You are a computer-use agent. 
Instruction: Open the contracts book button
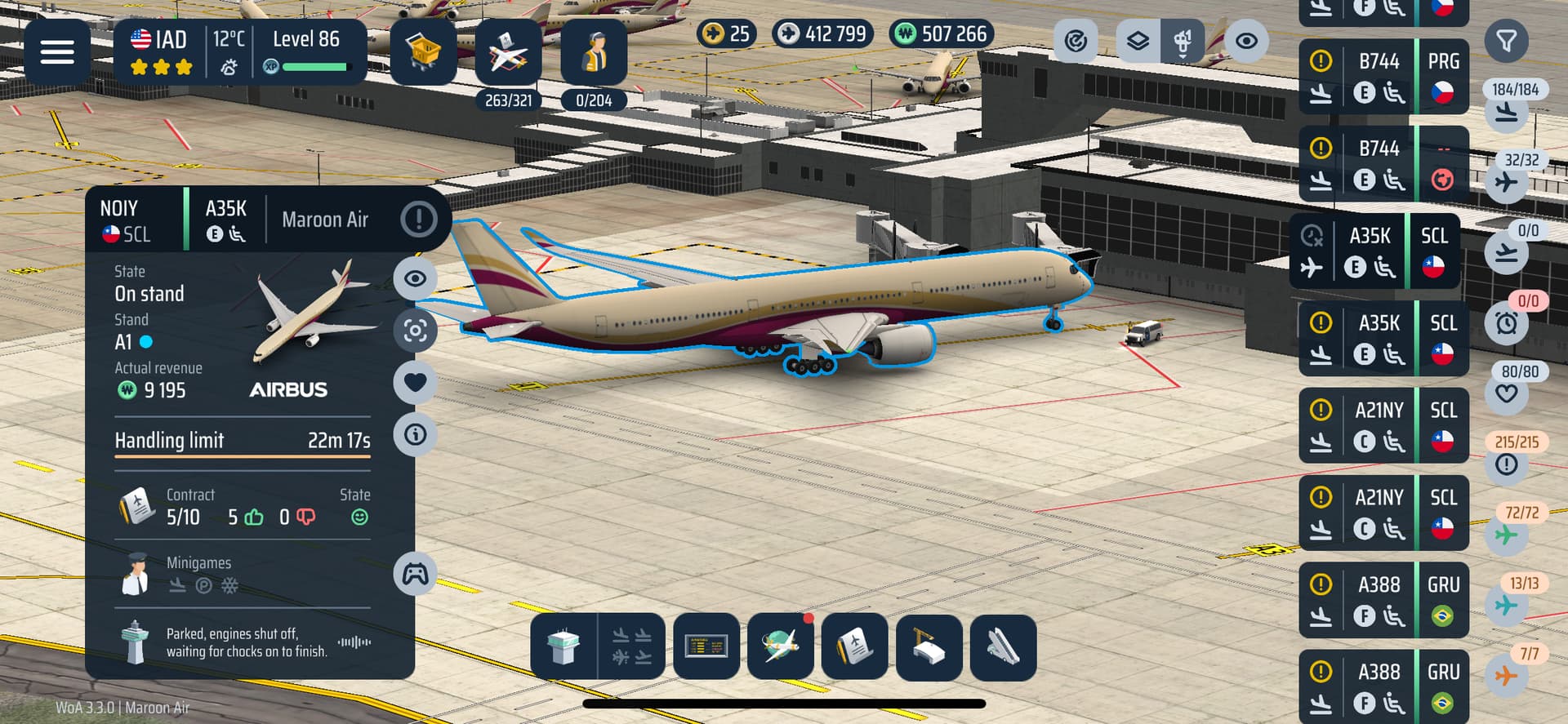coord(854,646)
